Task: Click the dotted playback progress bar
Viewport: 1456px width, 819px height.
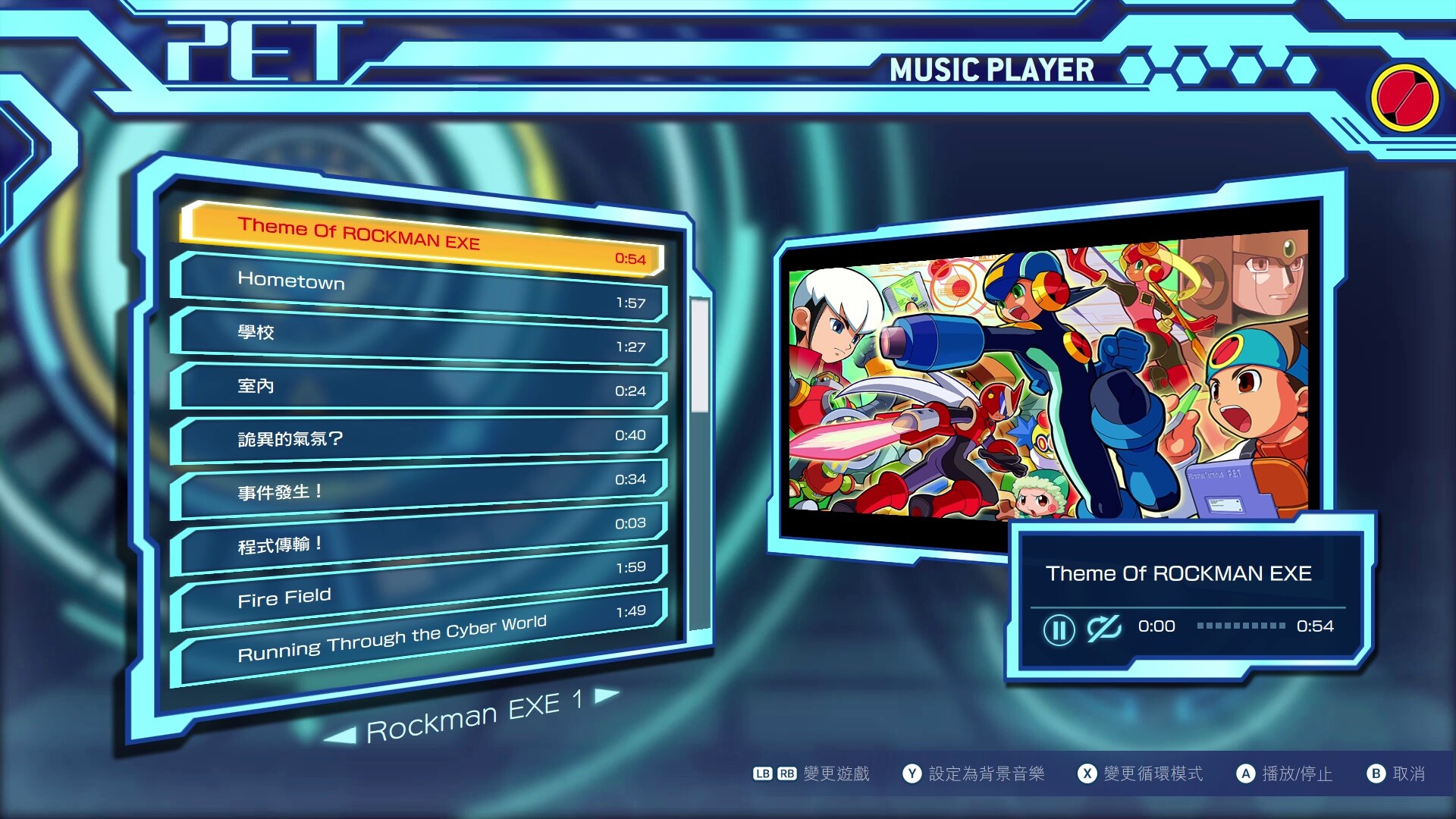Action: 1241,626
